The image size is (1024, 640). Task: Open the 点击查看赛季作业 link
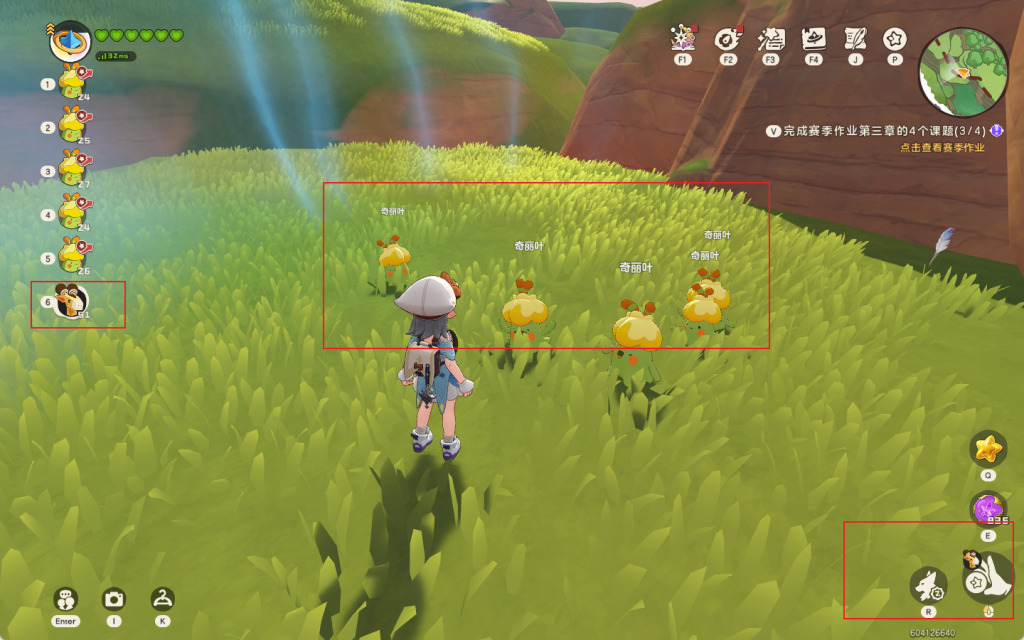[942, 148]
